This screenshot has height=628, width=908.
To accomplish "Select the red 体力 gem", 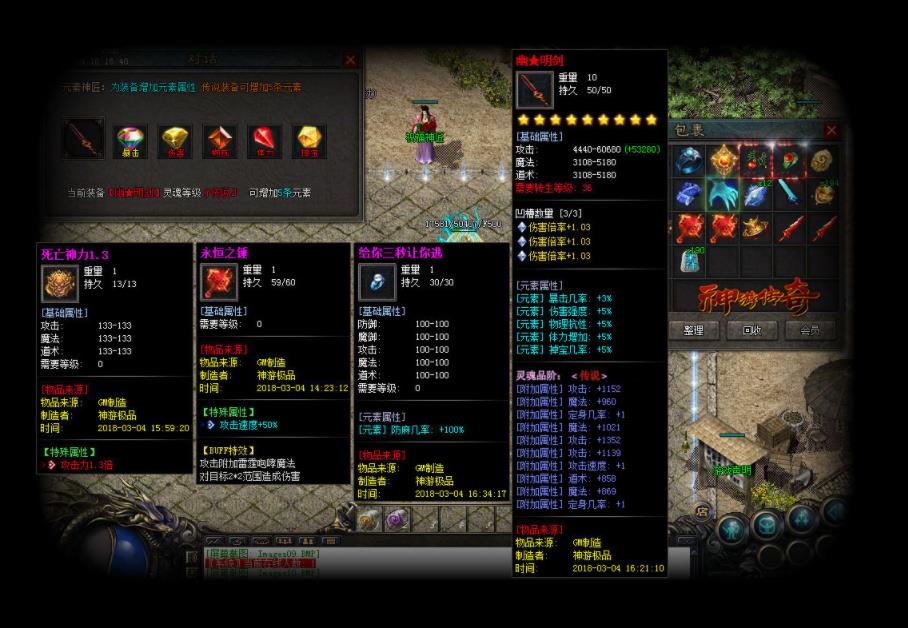I will pos(264,141).
